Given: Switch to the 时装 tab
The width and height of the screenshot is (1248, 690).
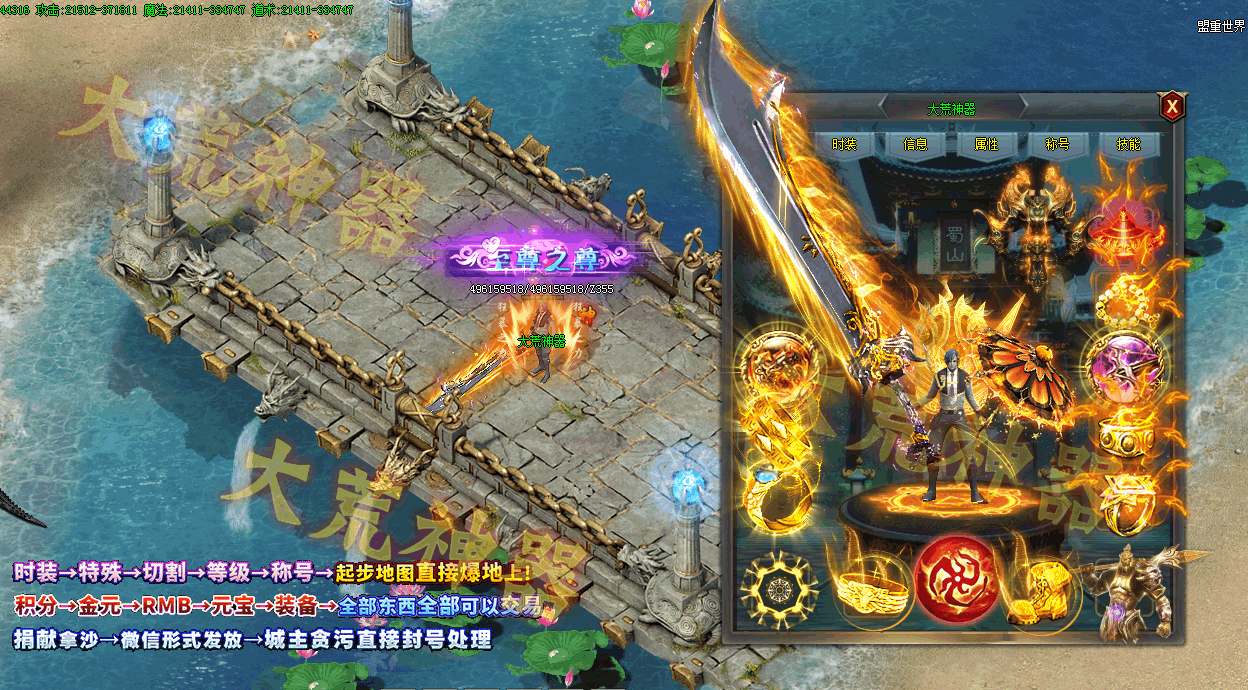Looking at the screenshot, I should 844,144.
